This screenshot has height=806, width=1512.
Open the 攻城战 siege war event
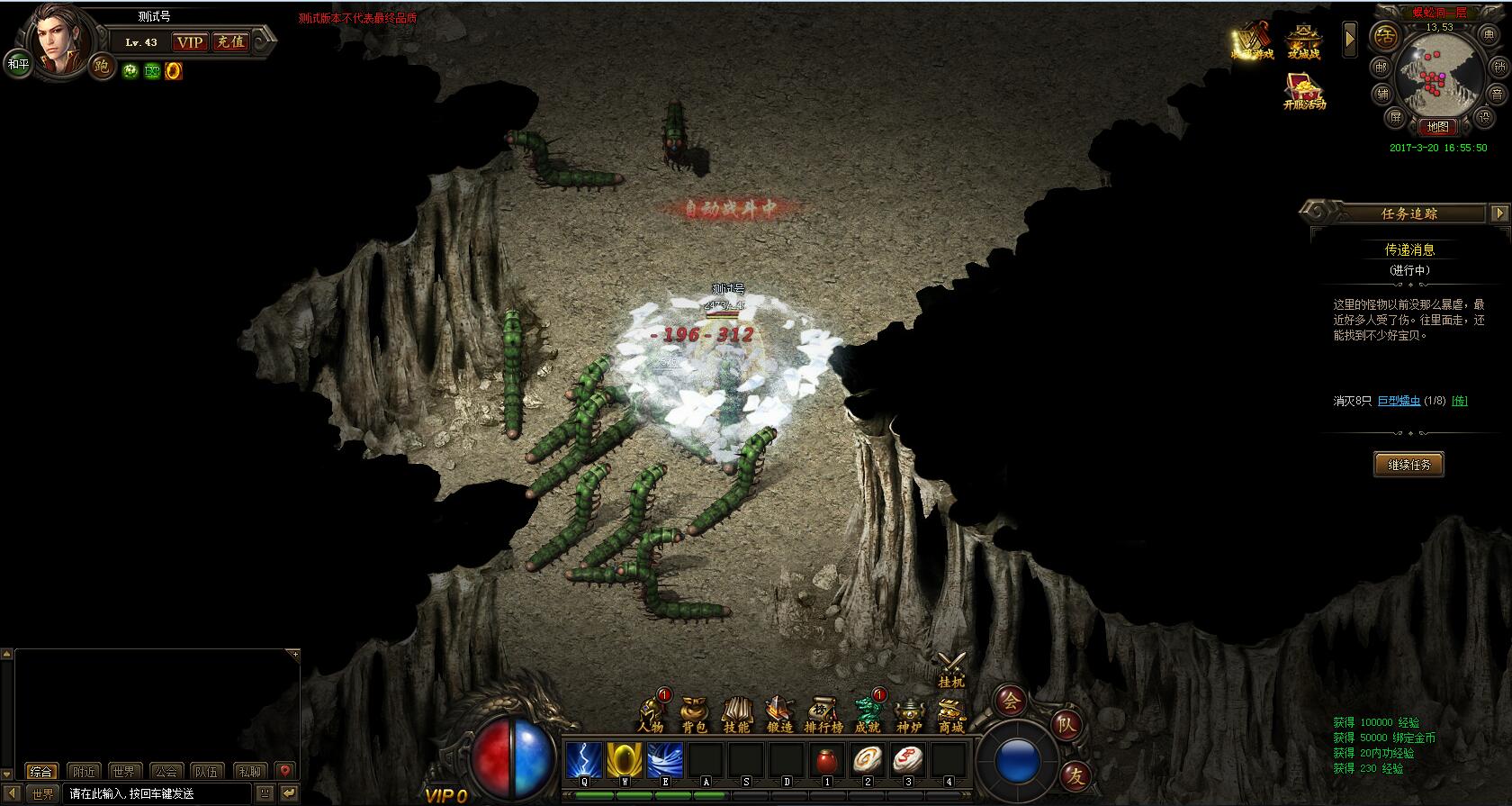pyautogui.click(x=1302, y=42)
